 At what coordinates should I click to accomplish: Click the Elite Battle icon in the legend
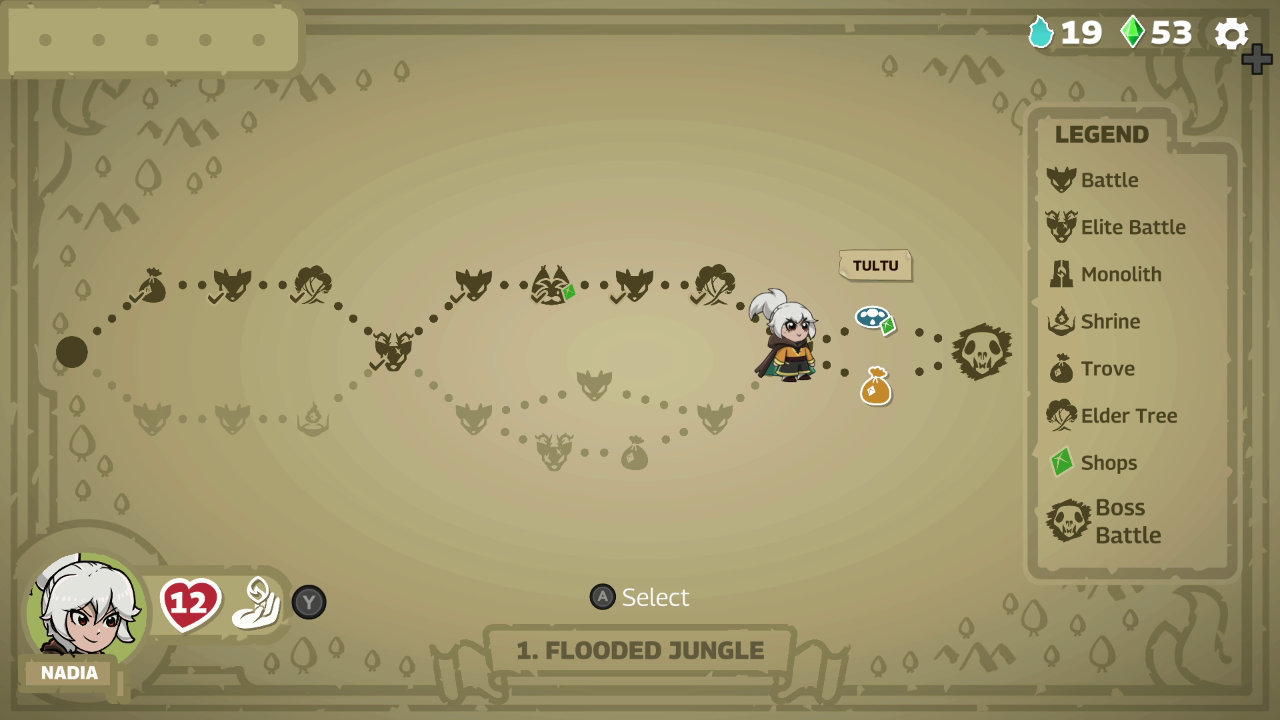pyautogui.click(x=1064, y=227)
